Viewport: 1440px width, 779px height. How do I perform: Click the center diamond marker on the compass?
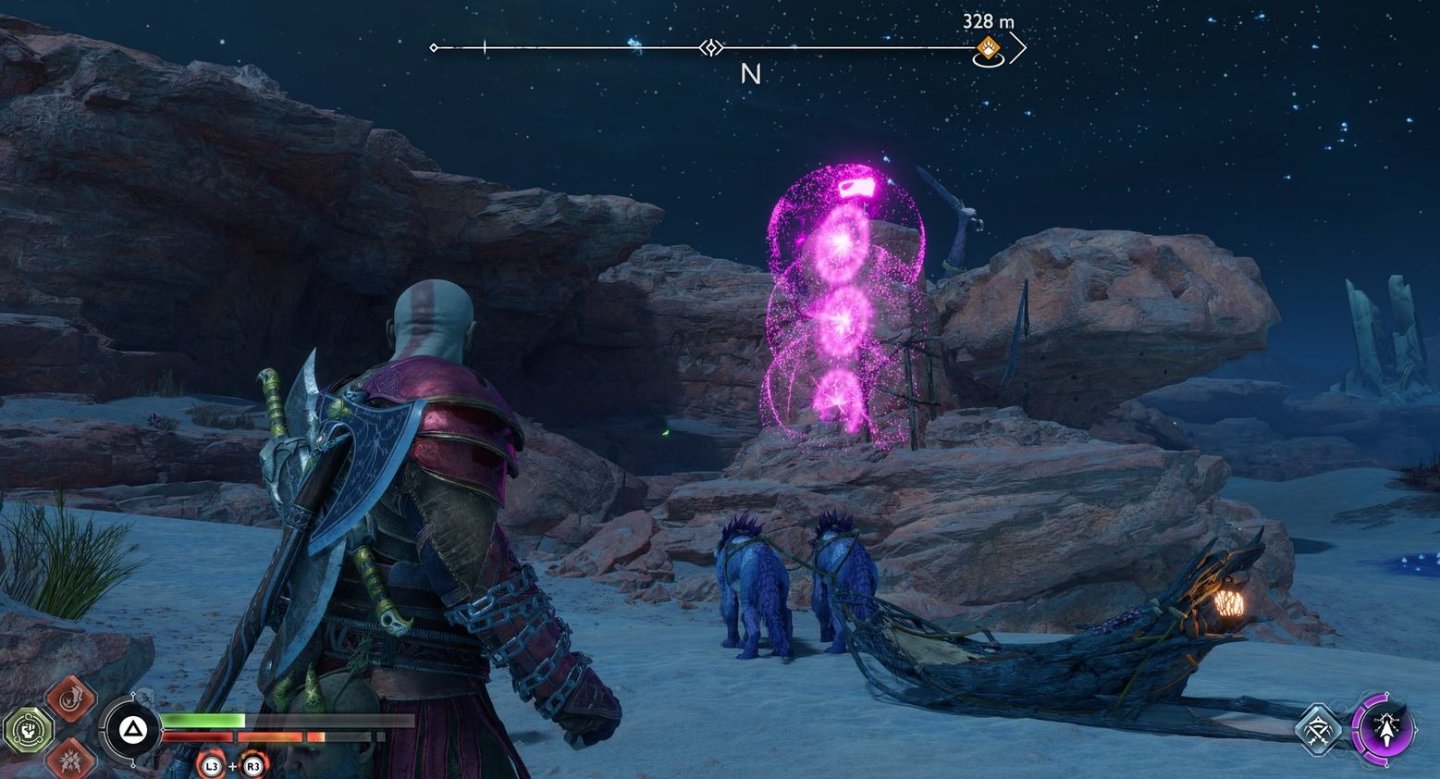click(711, 47)
